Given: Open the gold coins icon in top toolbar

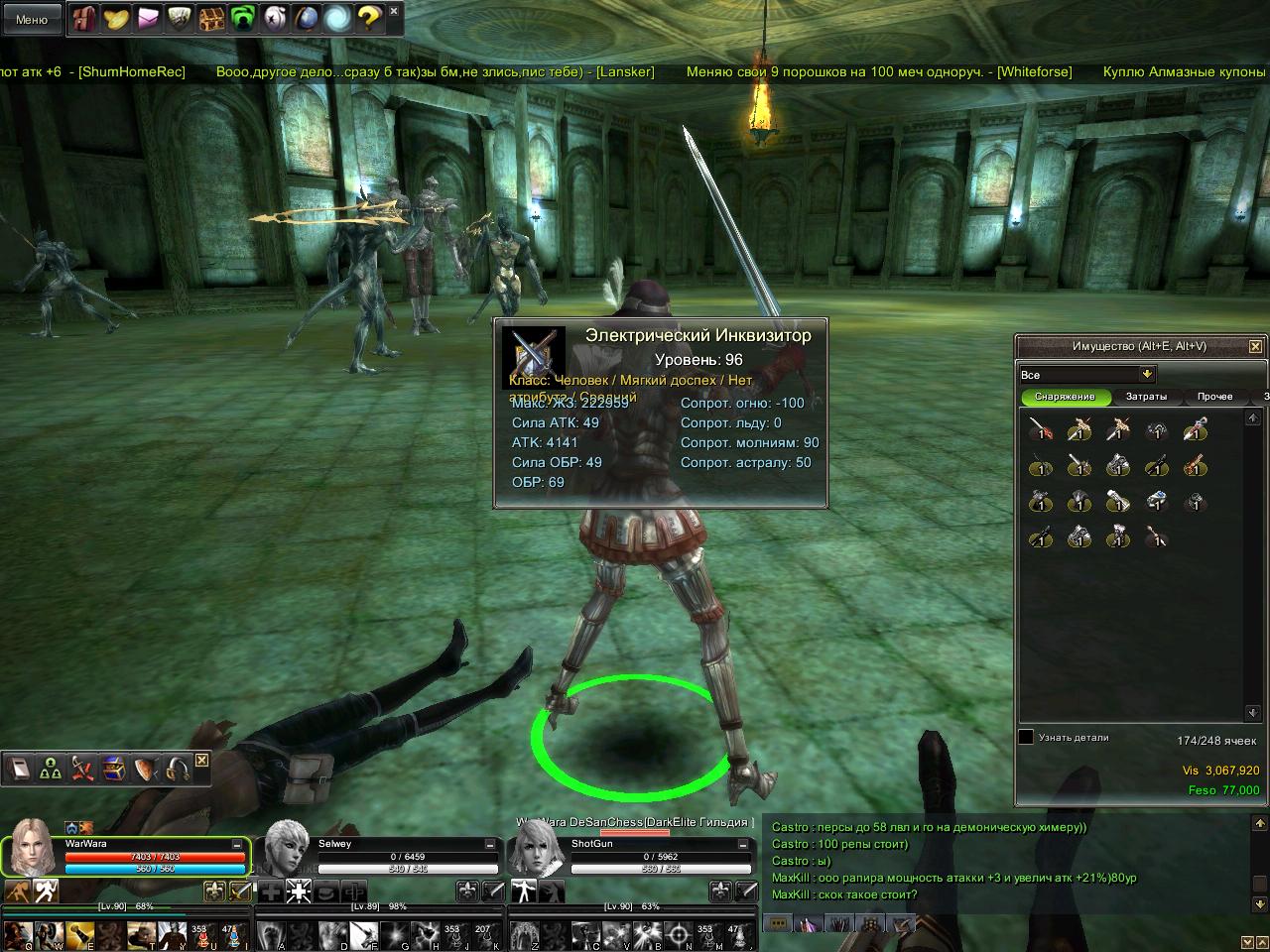Looking at the screenshot, I should tap(116, 17).
